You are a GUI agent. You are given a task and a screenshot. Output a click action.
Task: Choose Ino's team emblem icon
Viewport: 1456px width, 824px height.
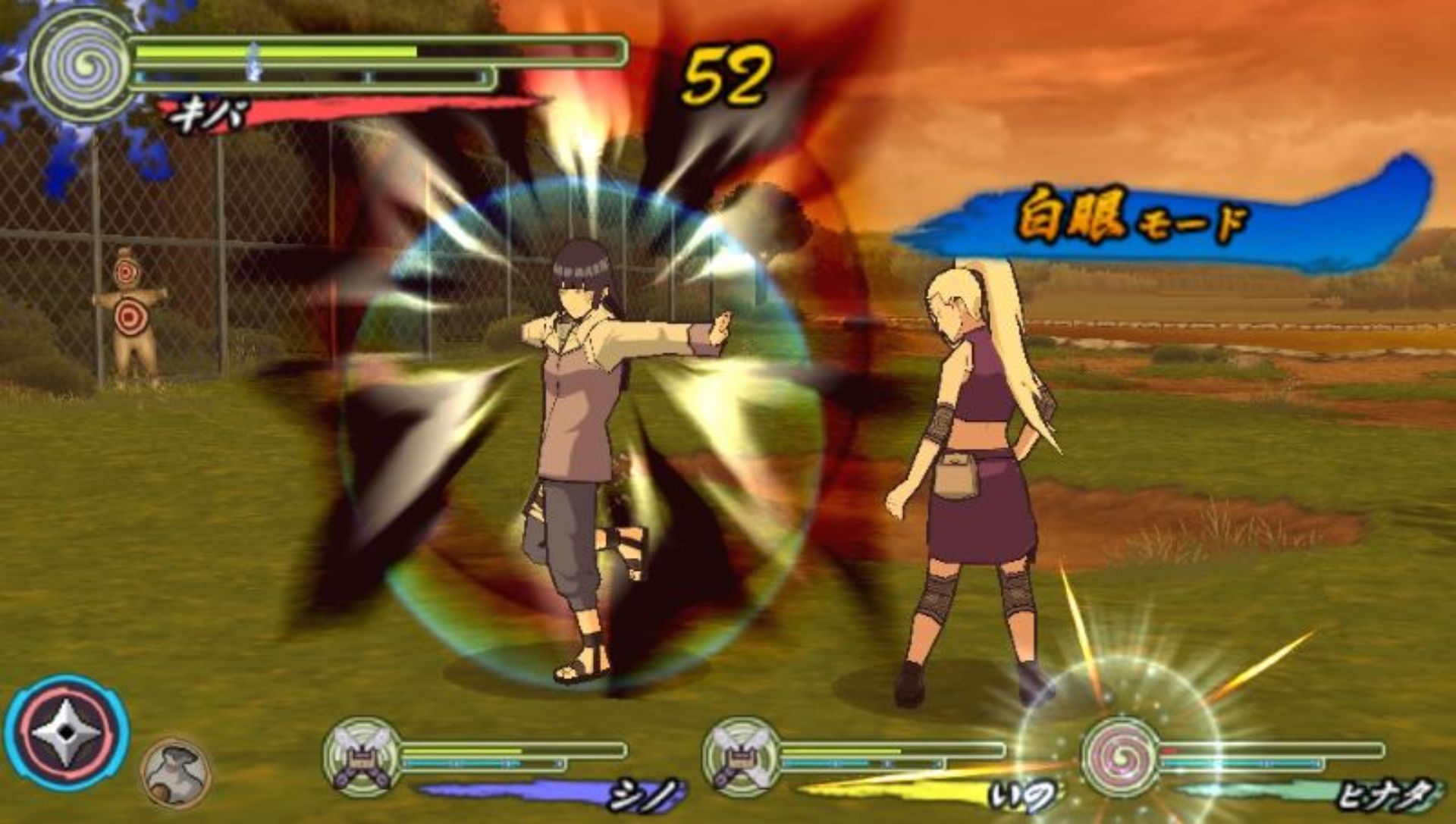740,754
